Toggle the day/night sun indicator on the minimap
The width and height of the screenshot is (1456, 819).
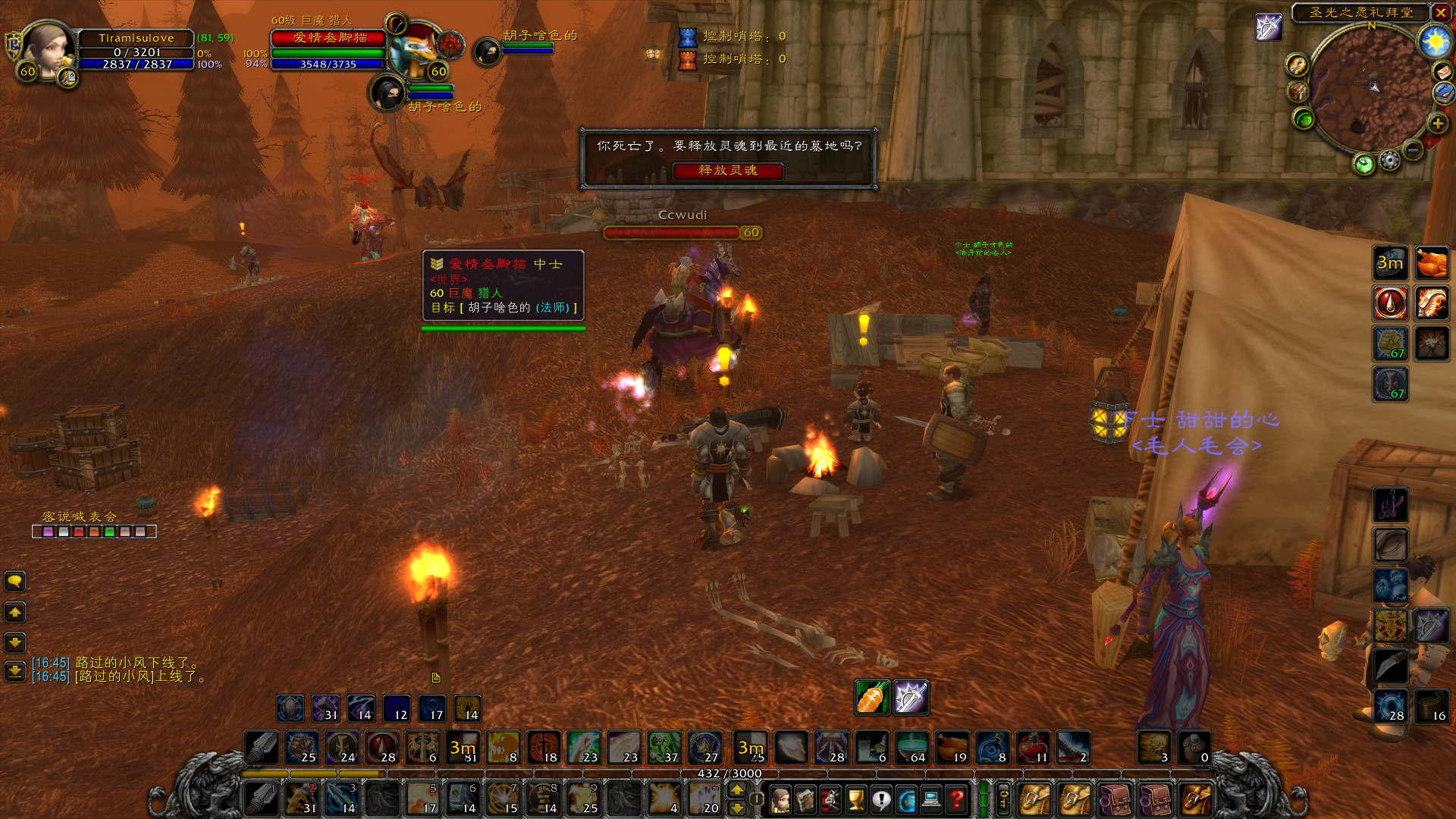point(1435,41)
